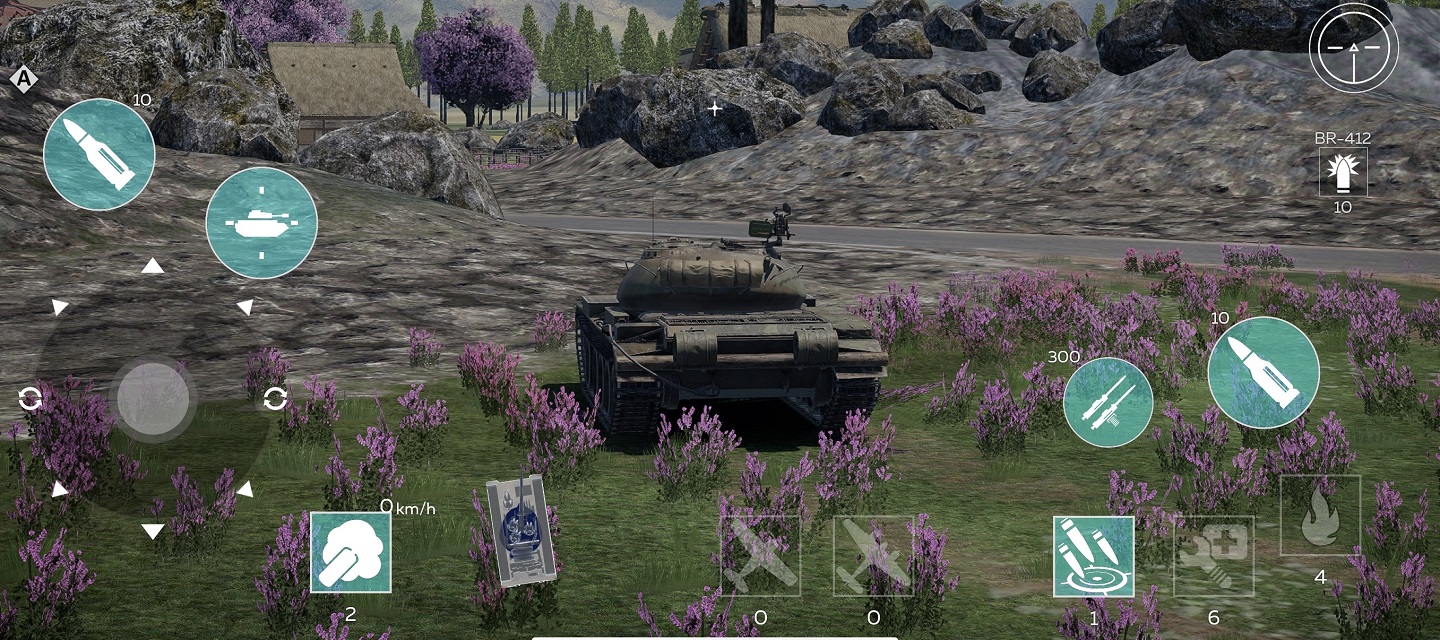This screenshot has height=640, width=1440.
Task: Call in the artillery strike
Action: tap(1093, 556)
